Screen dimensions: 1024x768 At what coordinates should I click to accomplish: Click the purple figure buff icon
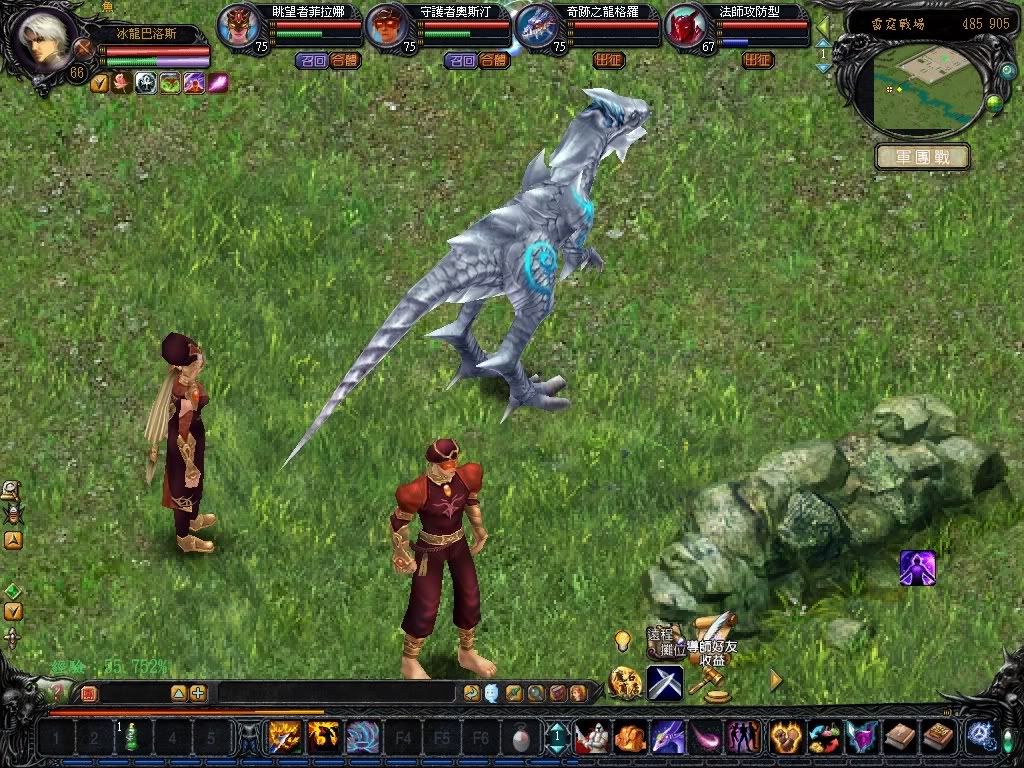[917, 568]
